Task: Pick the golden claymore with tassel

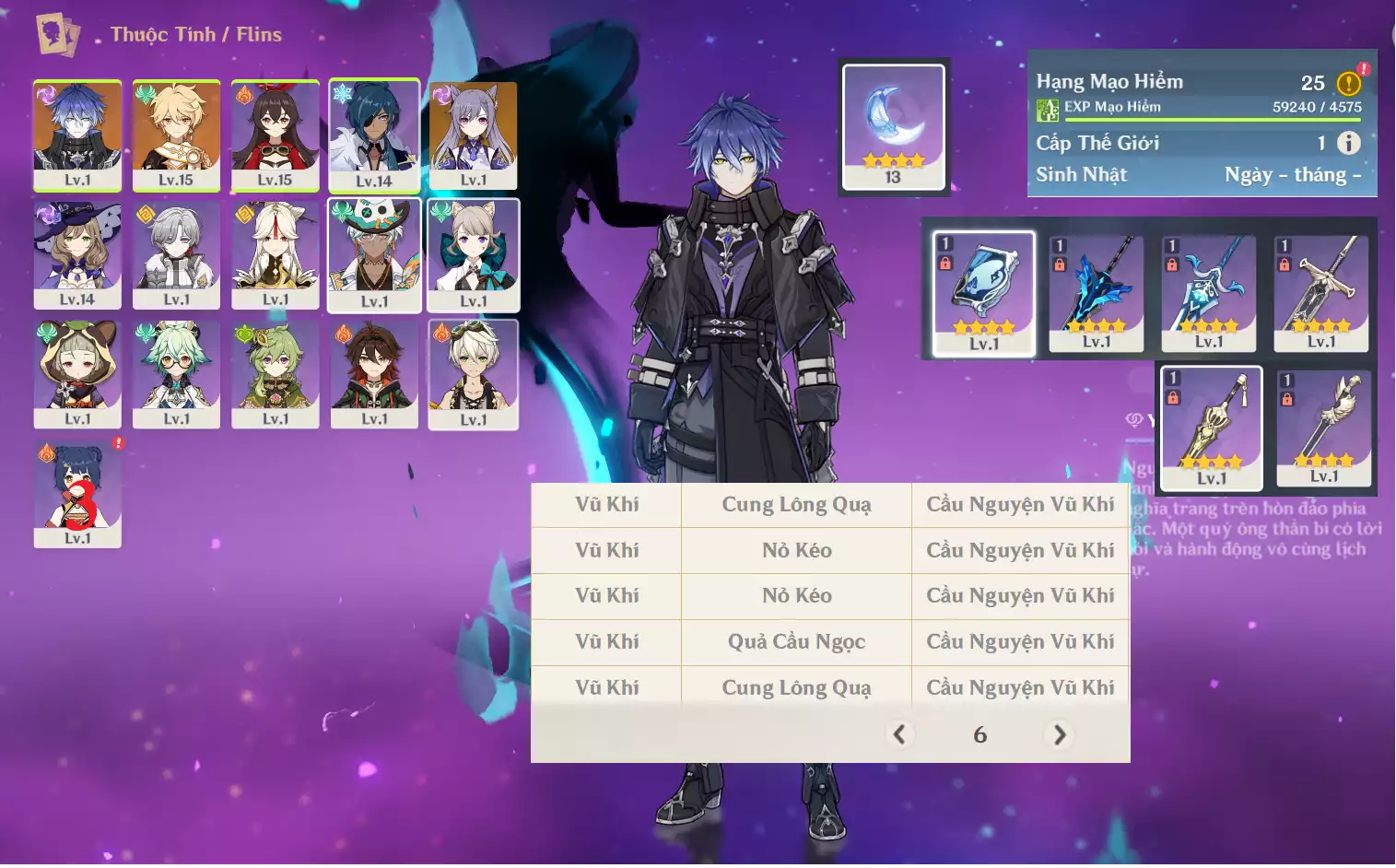Action: 1211,428
